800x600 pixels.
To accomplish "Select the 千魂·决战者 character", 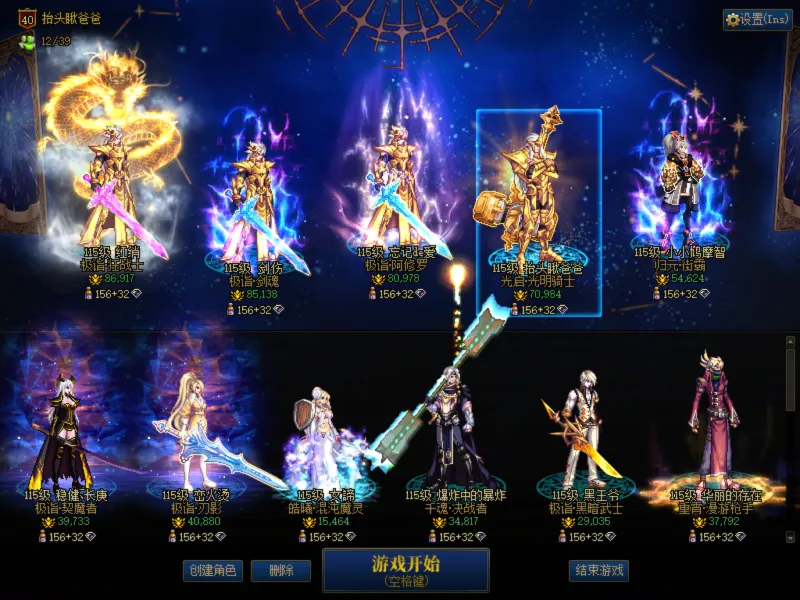I will click(455, 440).
